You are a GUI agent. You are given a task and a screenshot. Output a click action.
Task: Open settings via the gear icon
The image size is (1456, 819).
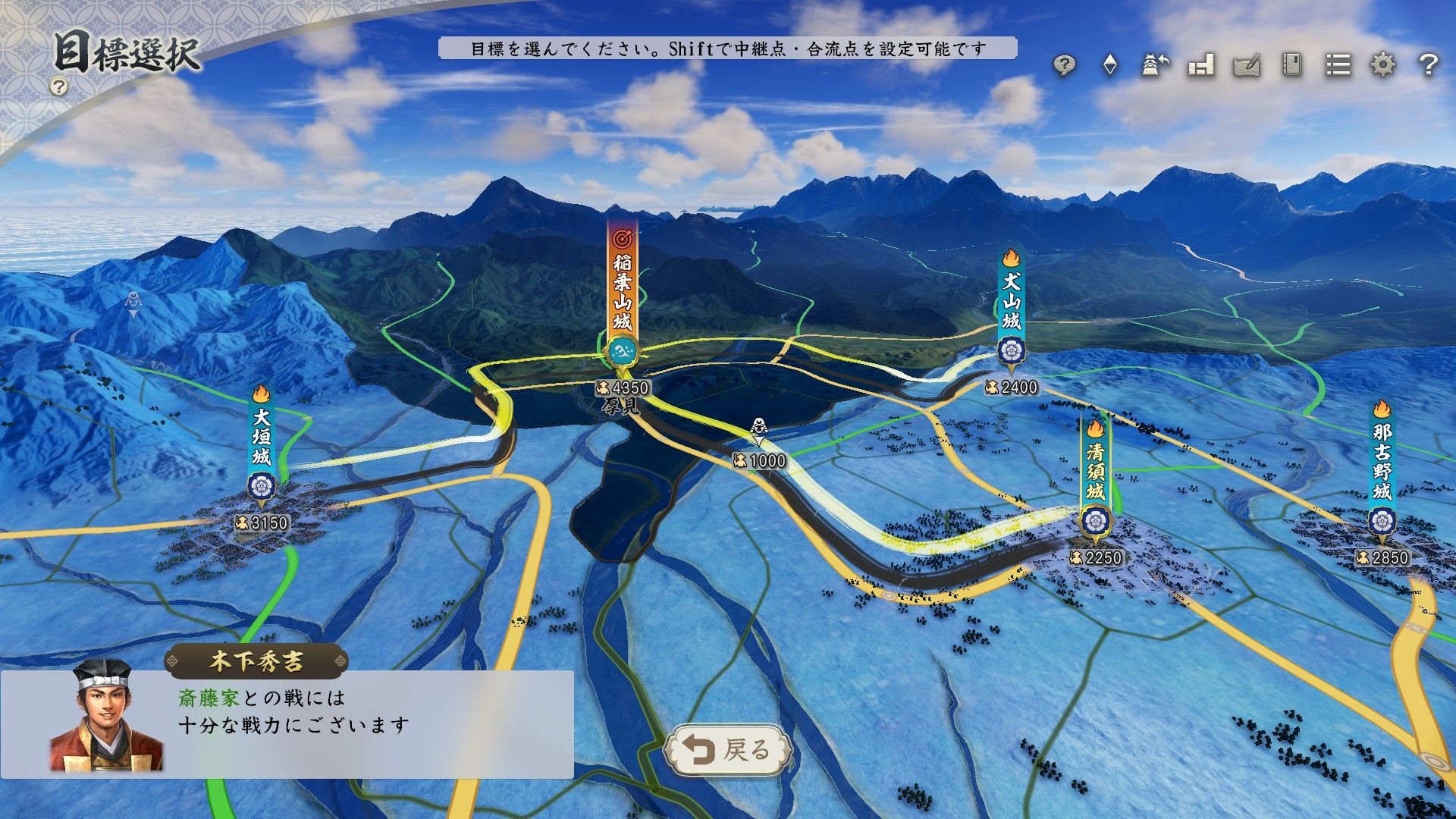coord(1383,65)
